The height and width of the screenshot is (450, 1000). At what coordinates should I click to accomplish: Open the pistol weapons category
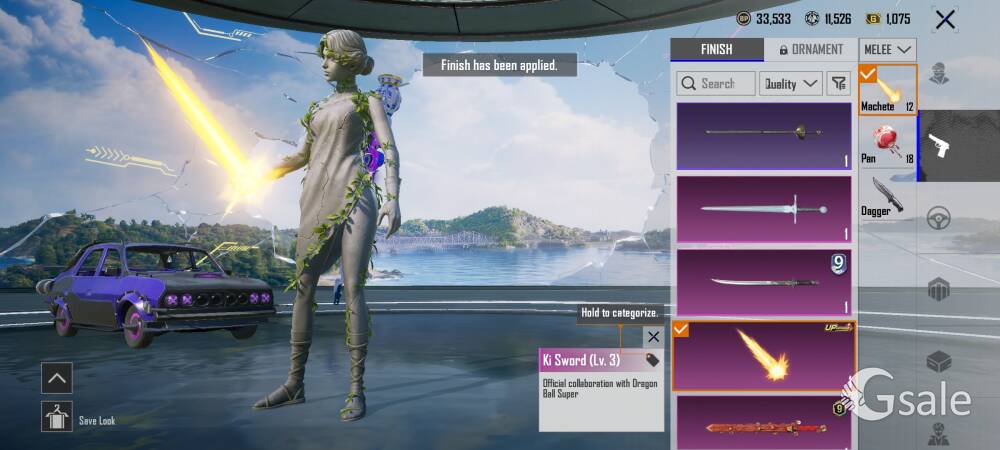point(939,146)
